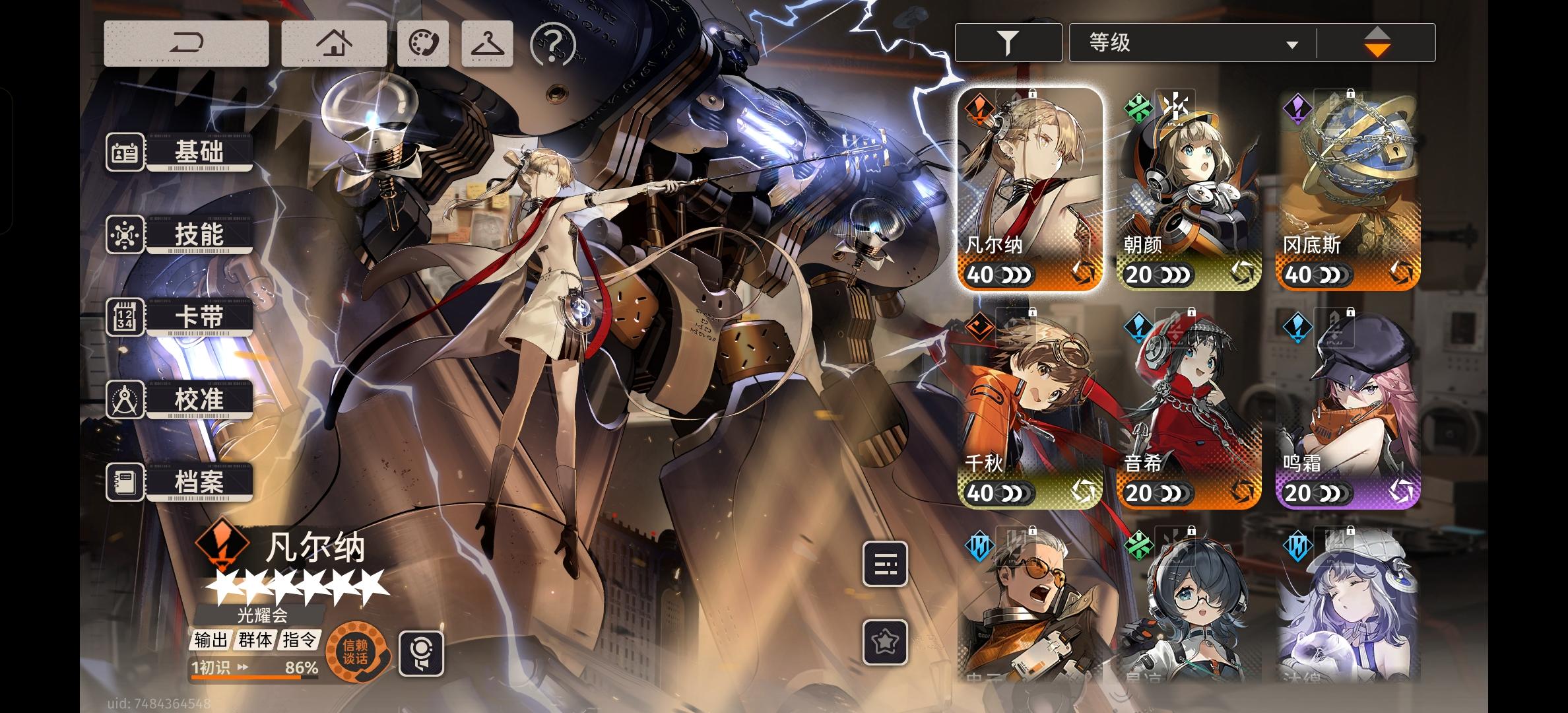This screenshot has width=1568, height=713.
Task: Click the home icon in the top toolbar
Action: [335, 42]
